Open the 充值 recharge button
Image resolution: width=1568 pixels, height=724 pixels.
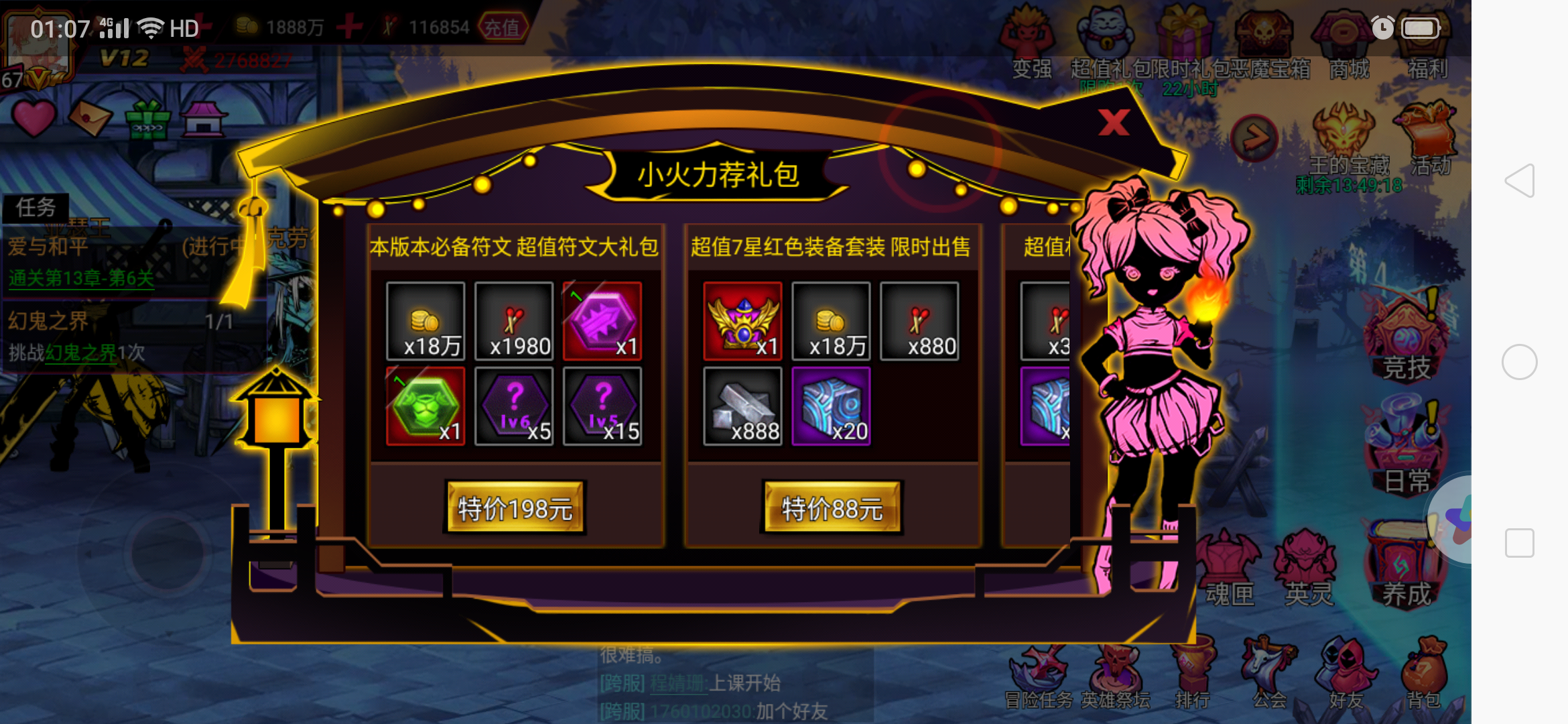click(504, 28)
